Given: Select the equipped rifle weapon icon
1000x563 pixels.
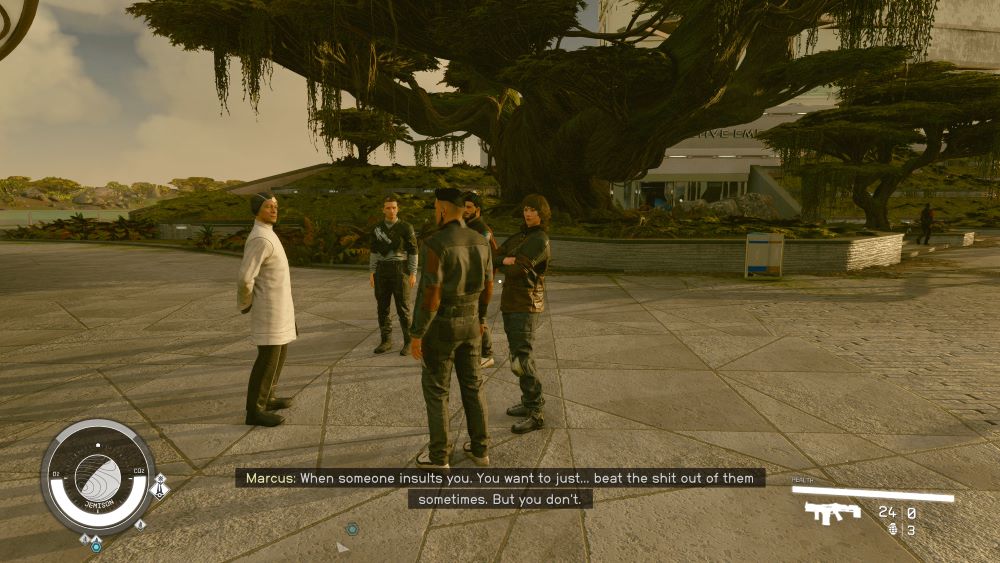Looking at the screenshot, I should click(x=832, y=513).
